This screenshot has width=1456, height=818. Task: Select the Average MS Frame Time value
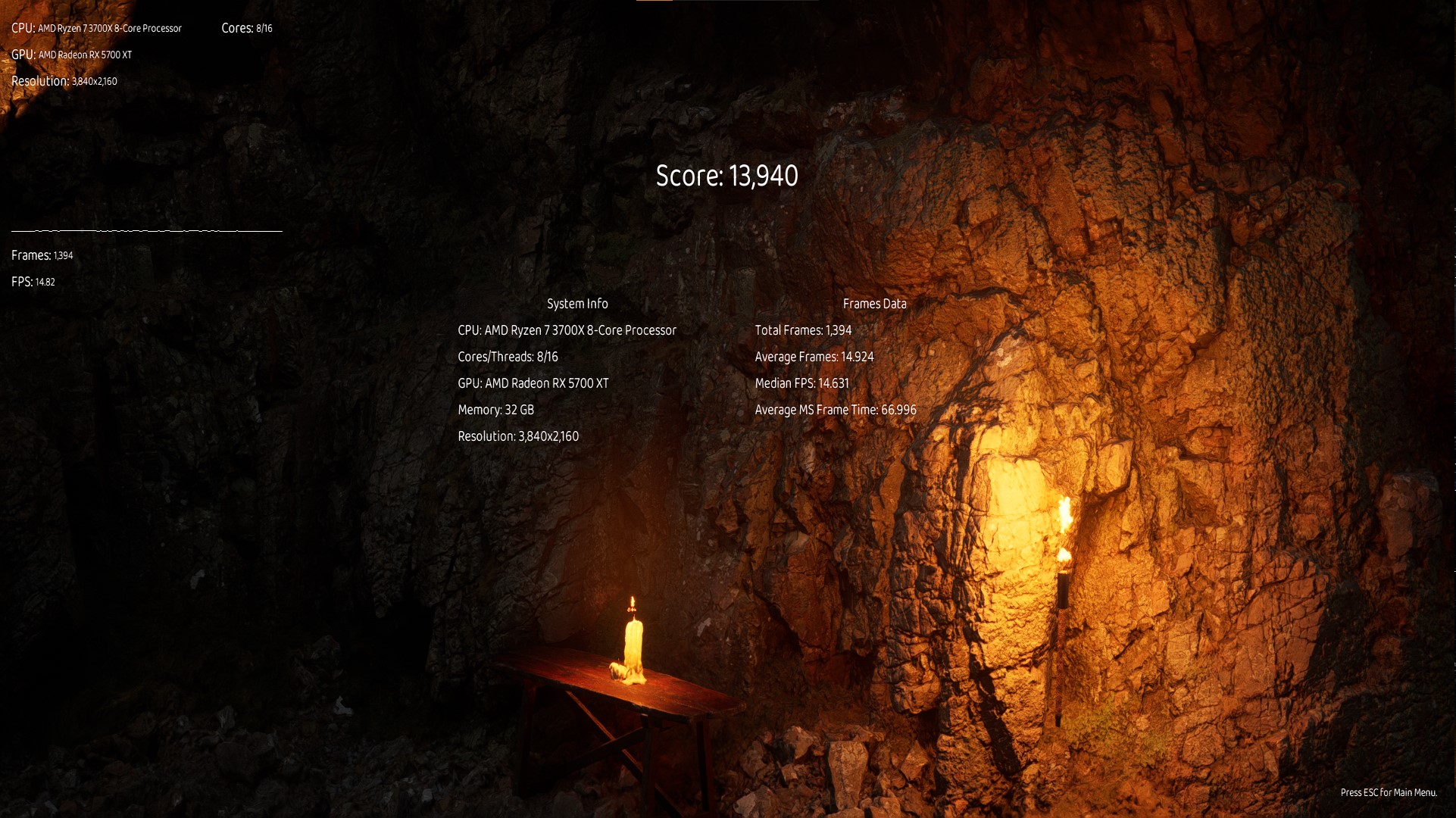[834, 410]
